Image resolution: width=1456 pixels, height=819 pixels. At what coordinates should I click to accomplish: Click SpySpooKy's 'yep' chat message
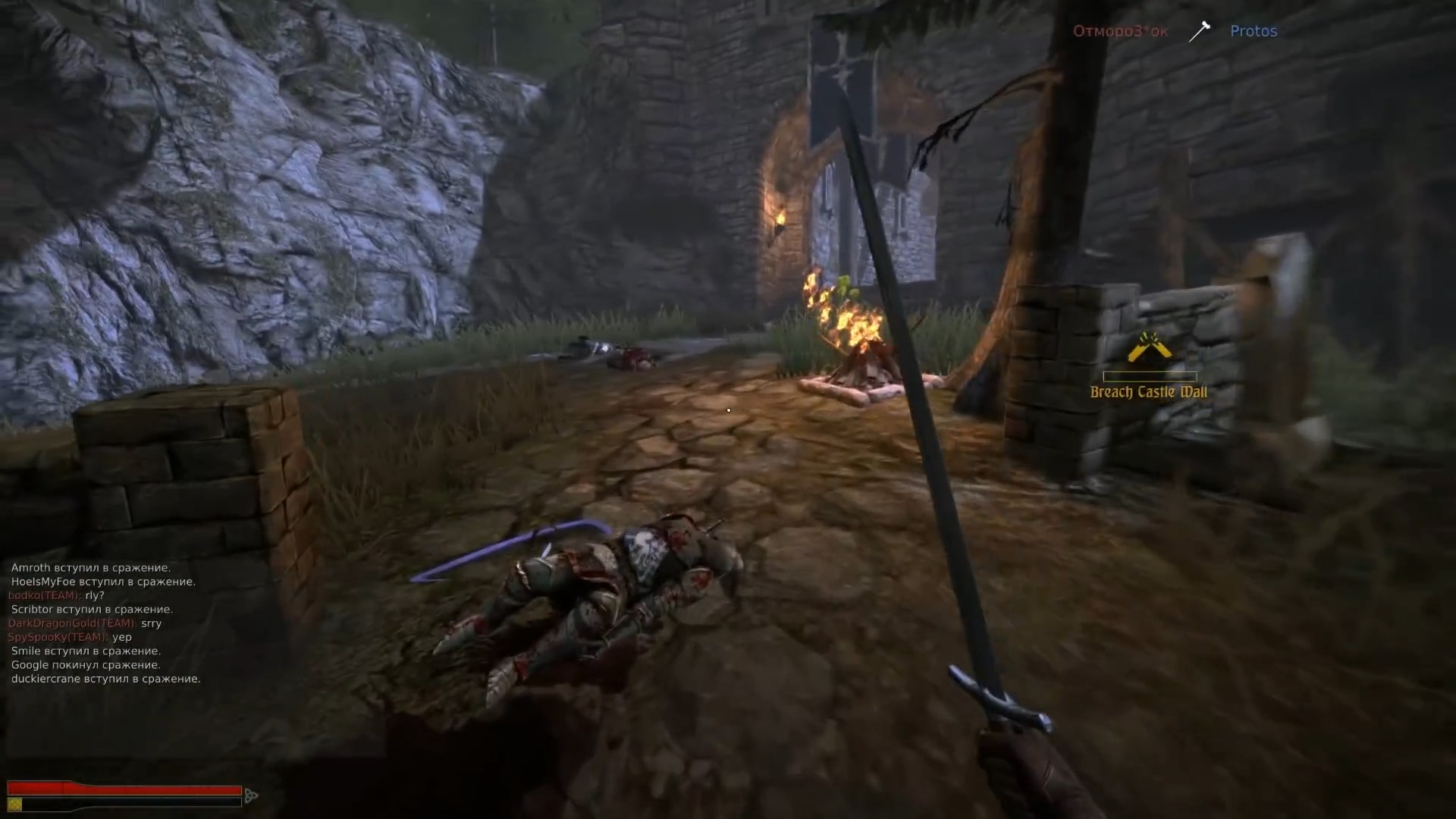pos(121,636)
